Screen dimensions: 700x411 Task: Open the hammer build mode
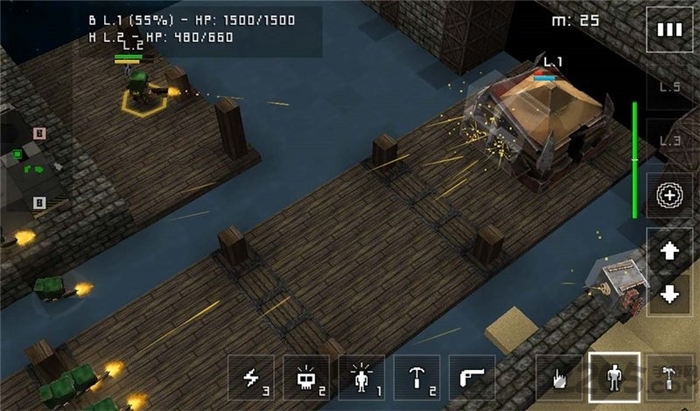[x=666, y=379]
